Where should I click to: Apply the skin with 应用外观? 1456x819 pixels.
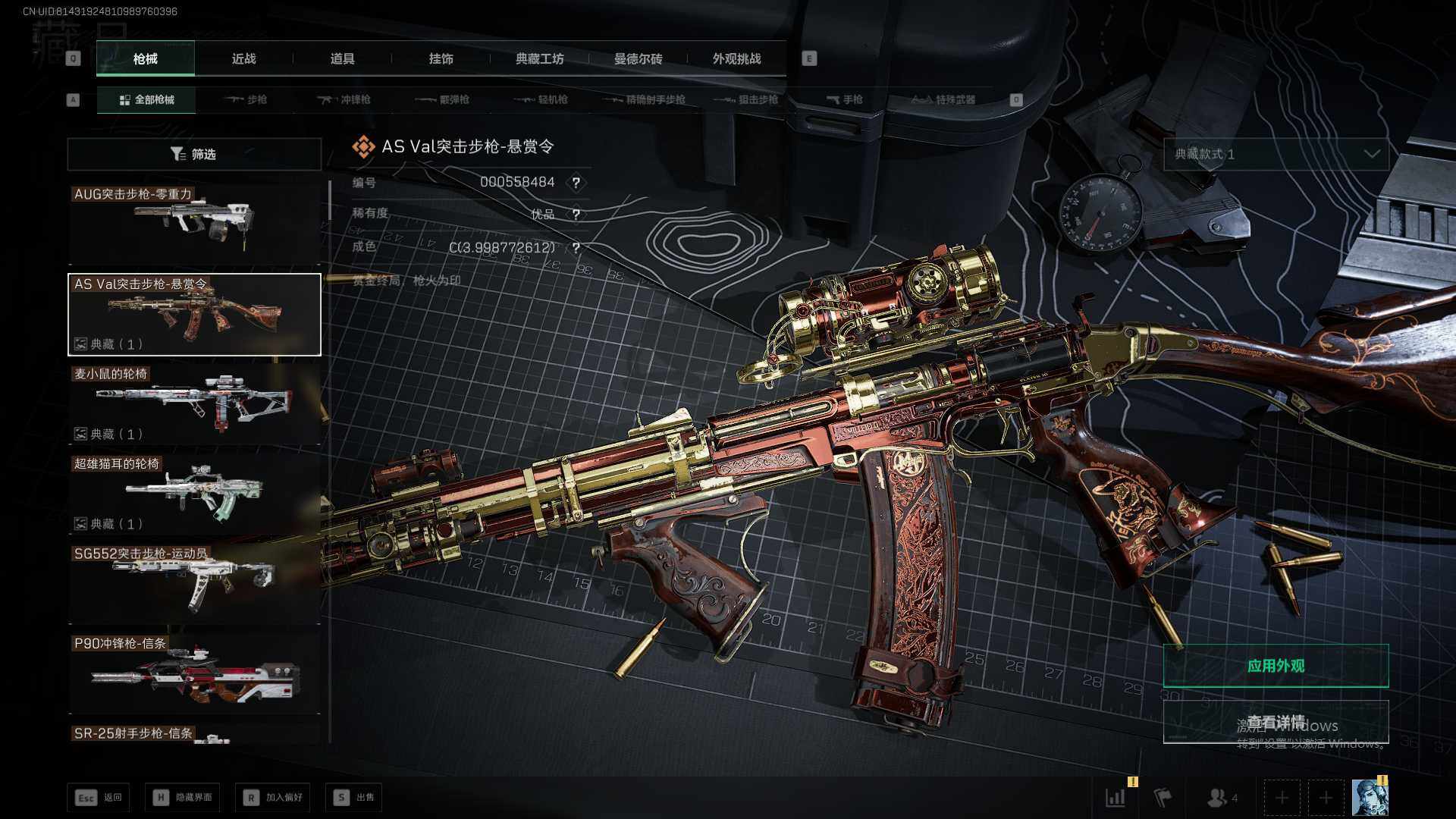1276,666
